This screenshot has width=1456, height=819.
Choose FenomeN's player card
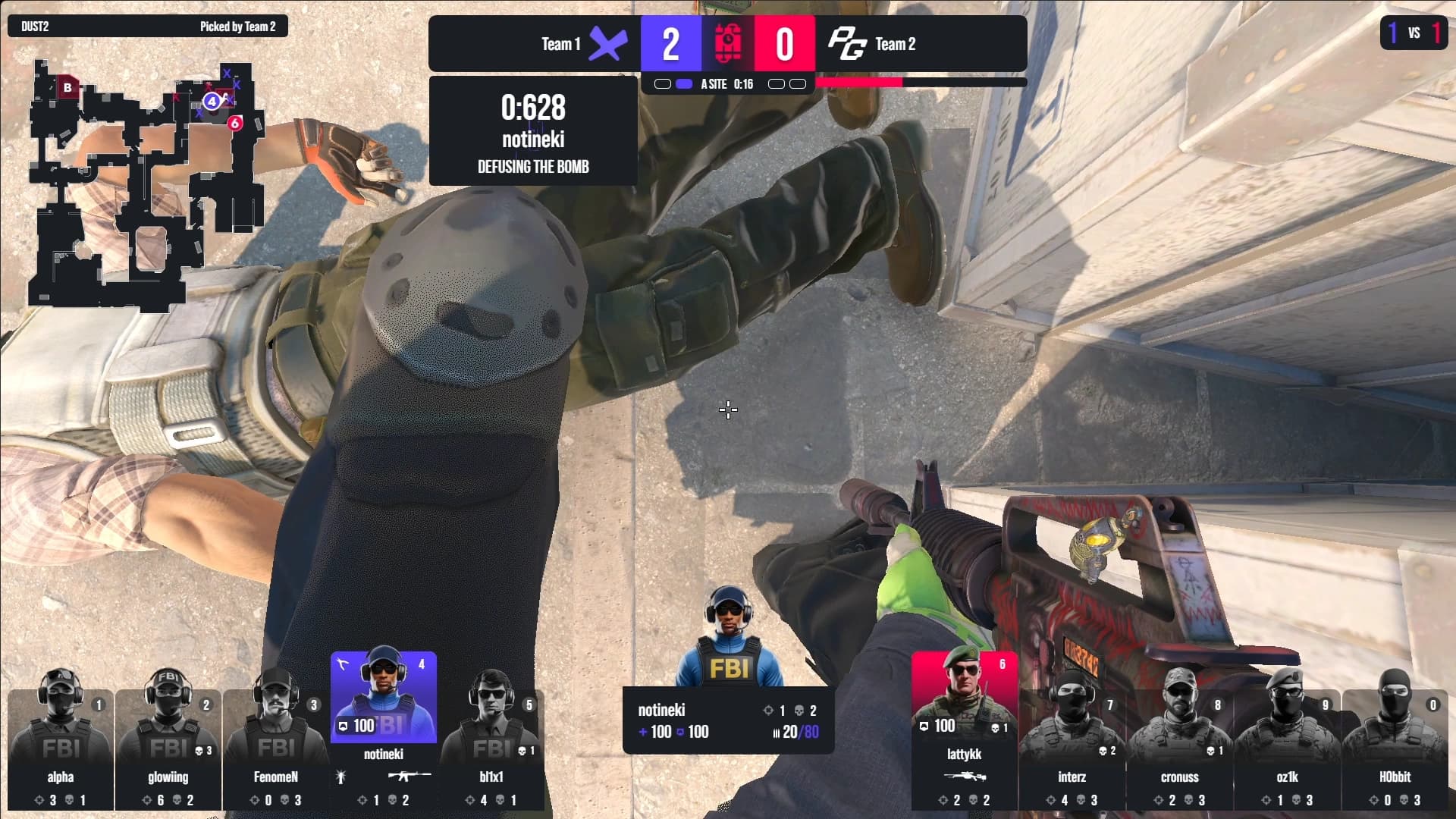(276, 747)
